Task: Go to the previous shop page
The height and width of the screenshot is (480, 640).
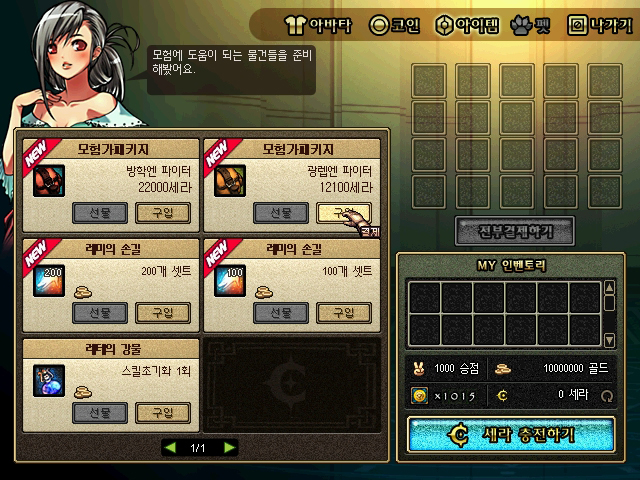Action: [170, 446]
